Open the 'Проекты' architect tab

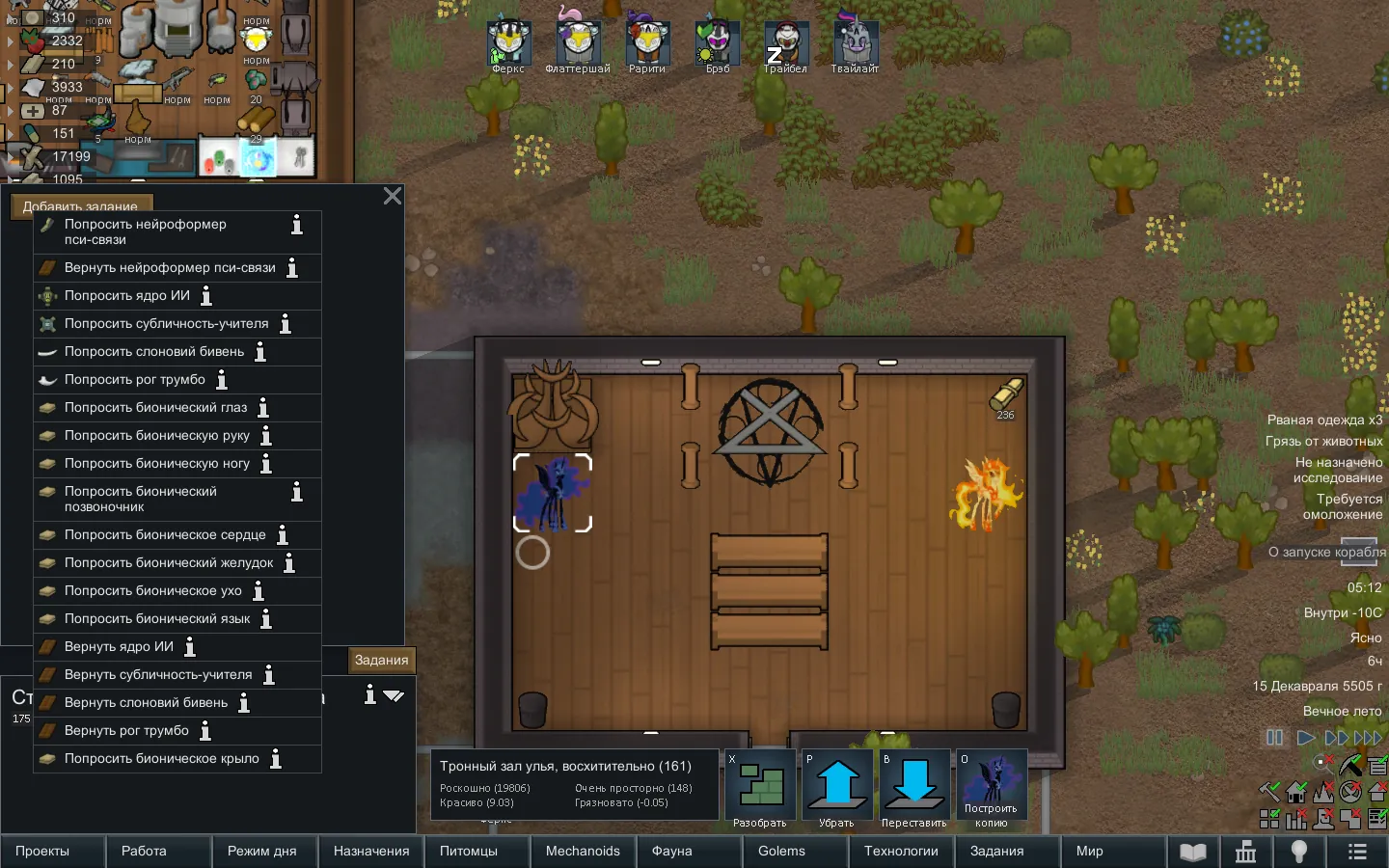tap(42, 852)
